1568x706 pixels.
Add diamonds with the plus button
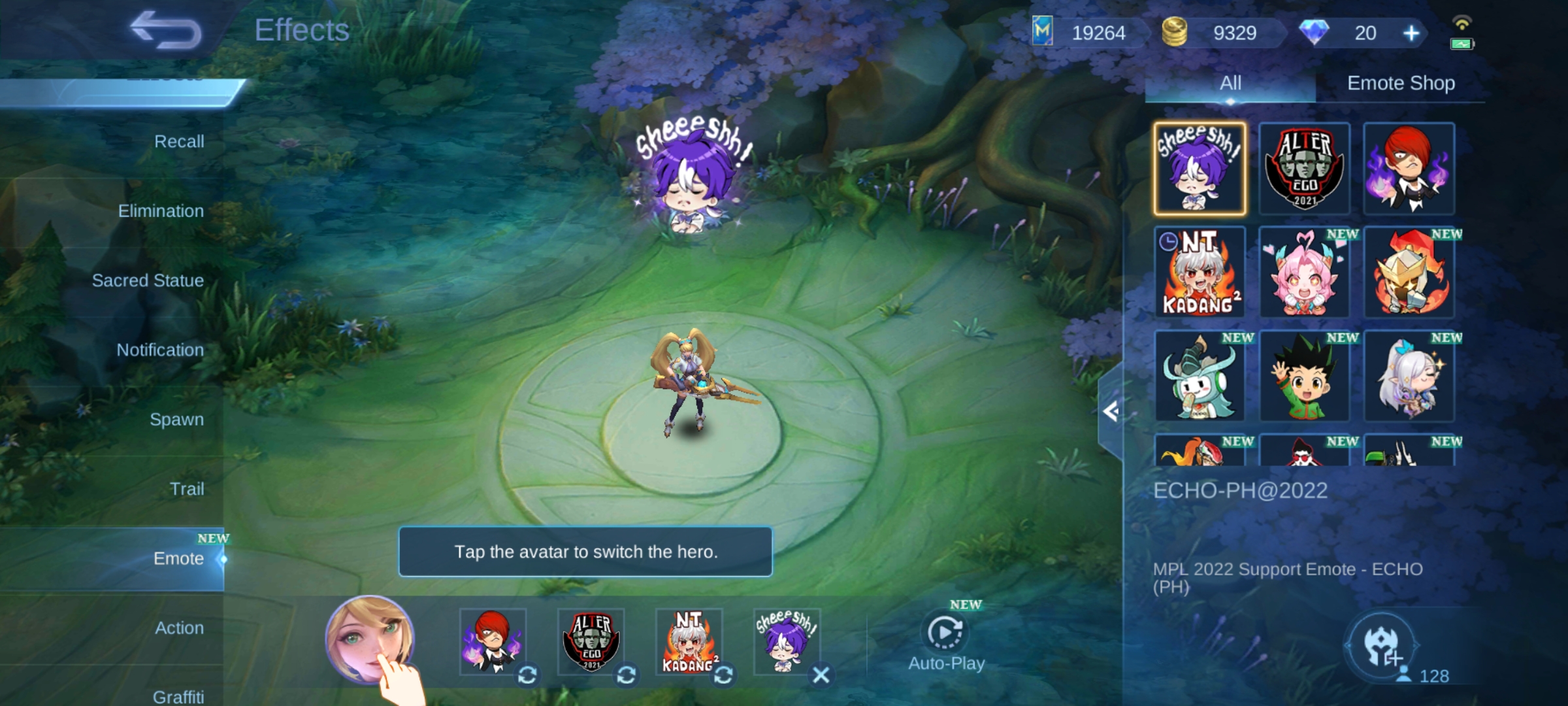click(1411, 33)
